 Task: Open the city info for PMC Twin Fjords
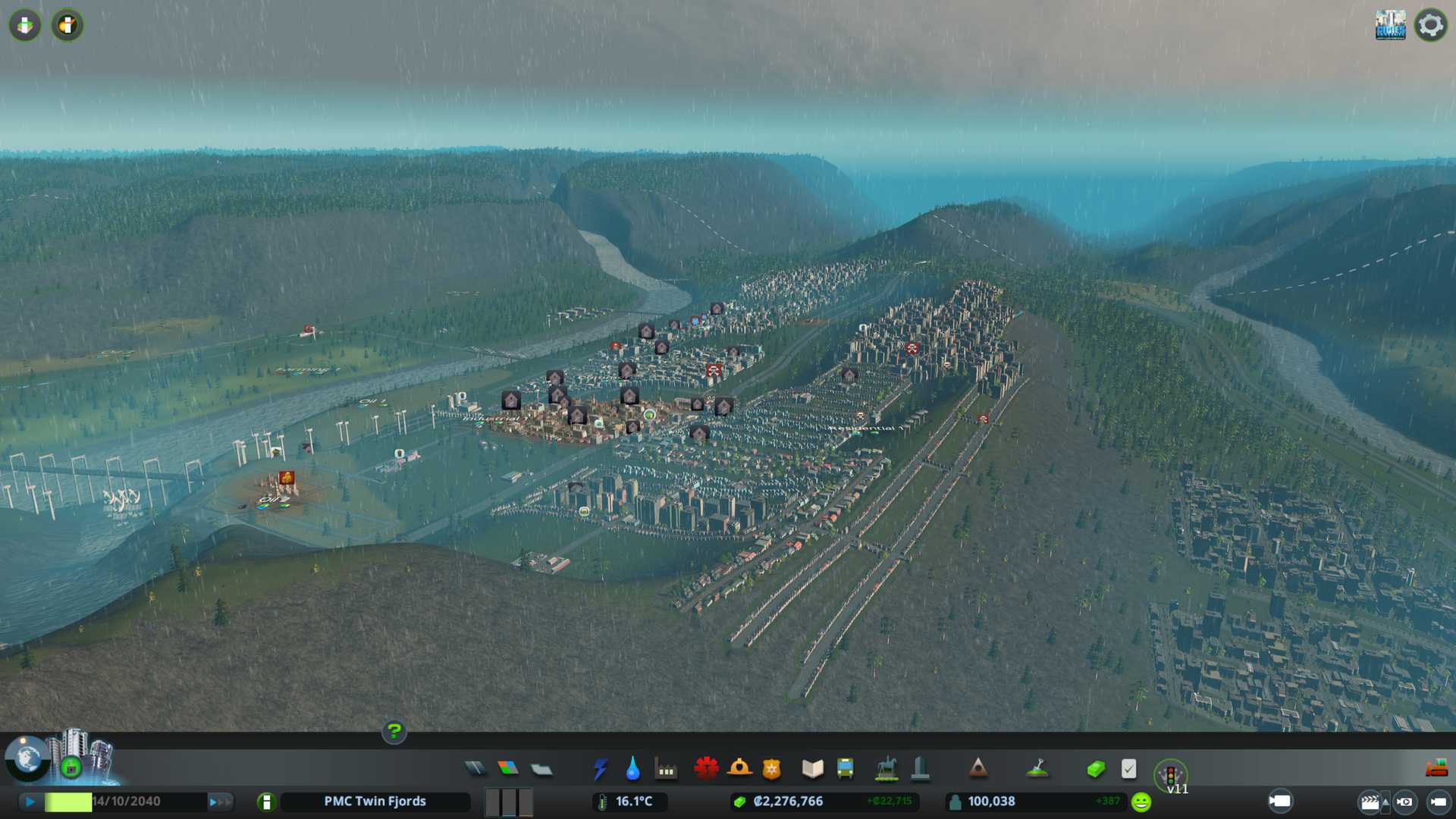click(266, 802)
